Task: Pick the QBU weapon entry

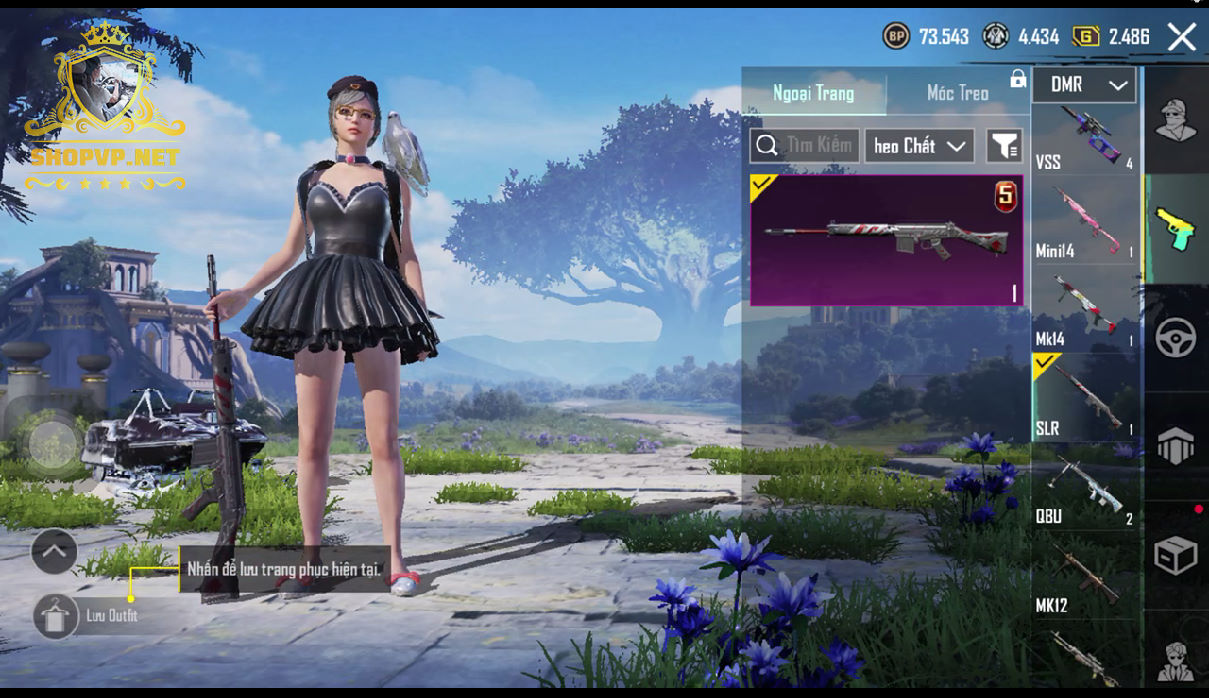Action: point(1084,490)
